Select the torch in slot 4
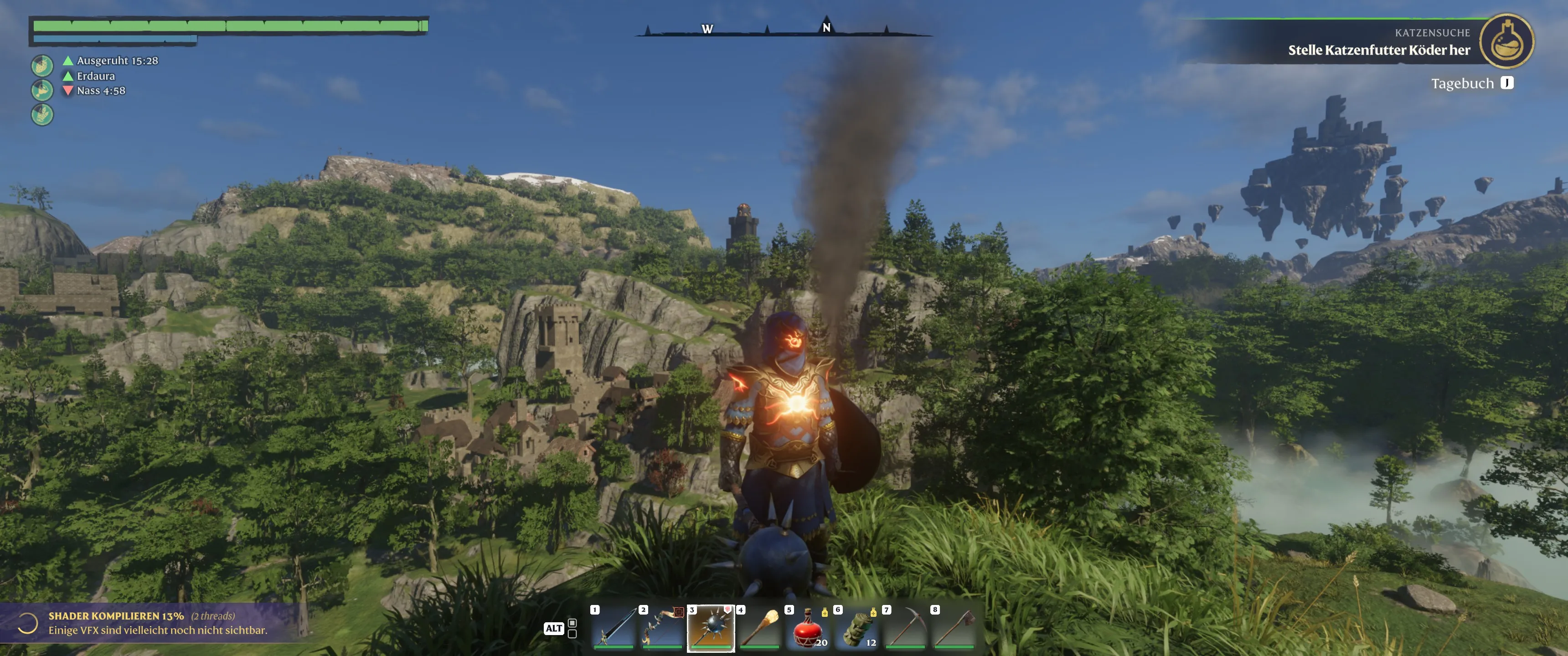The width and height of the screenshot is (1568, 656). point(759,627)
